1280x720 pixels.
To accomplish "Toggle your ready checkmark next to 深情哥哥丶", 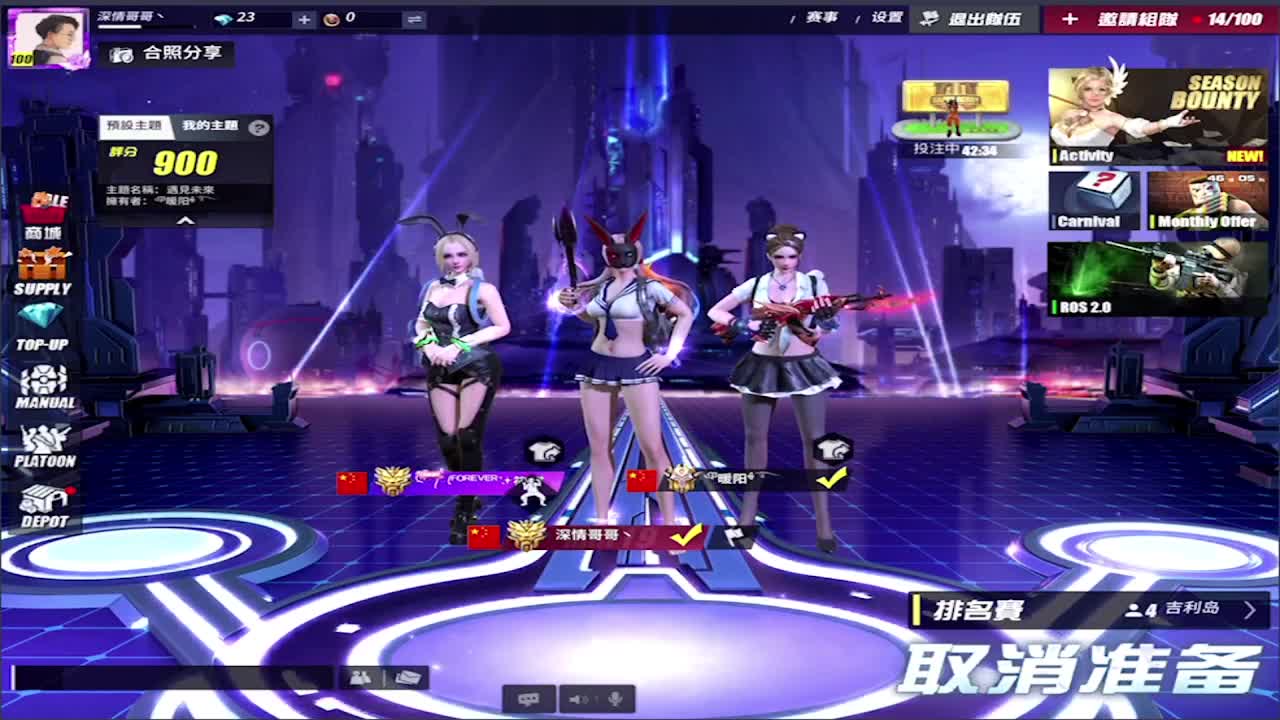I will (686, 536).
